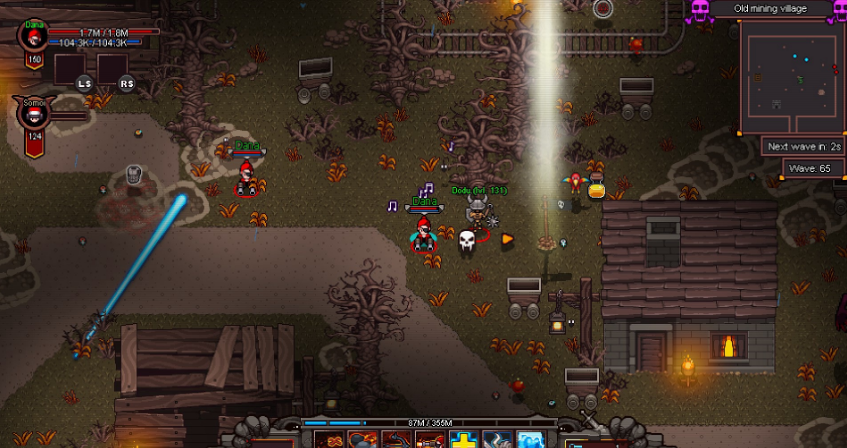
Task: Cast the light-blue ice skill
Action: pyautogui.click(x=528, y=440)
